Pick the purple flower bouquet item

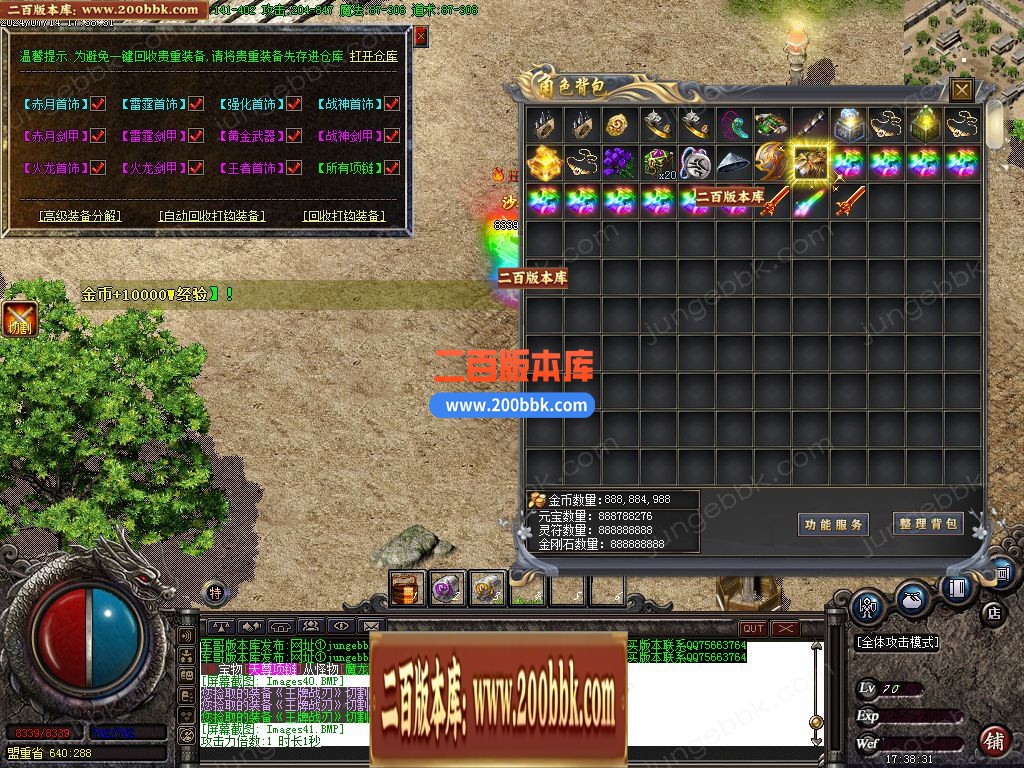click(619, 163)
